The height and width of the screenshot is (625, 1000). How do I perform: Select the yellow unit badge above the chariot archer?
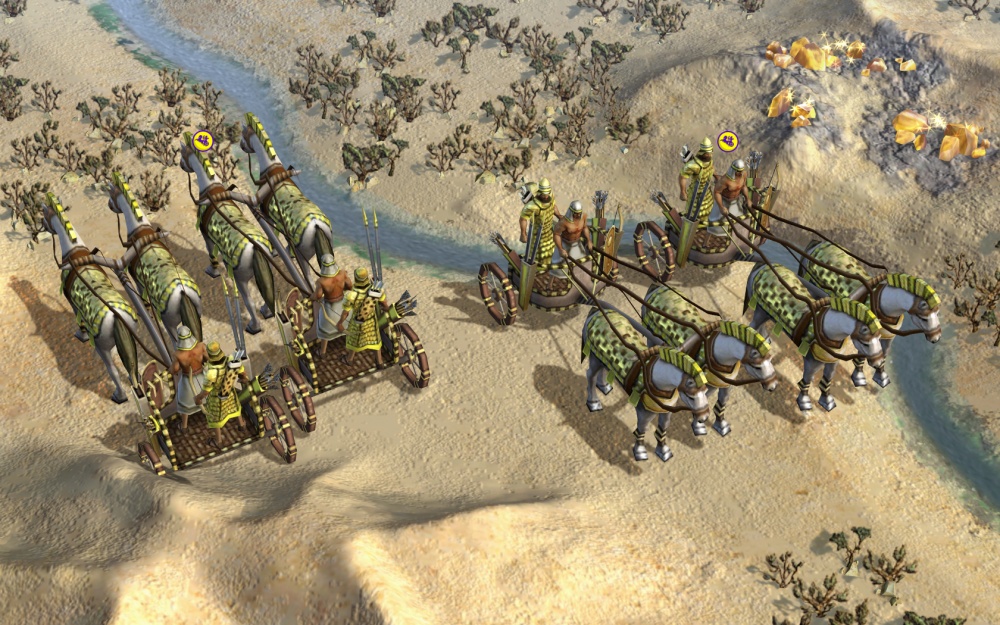click(727, 140)
